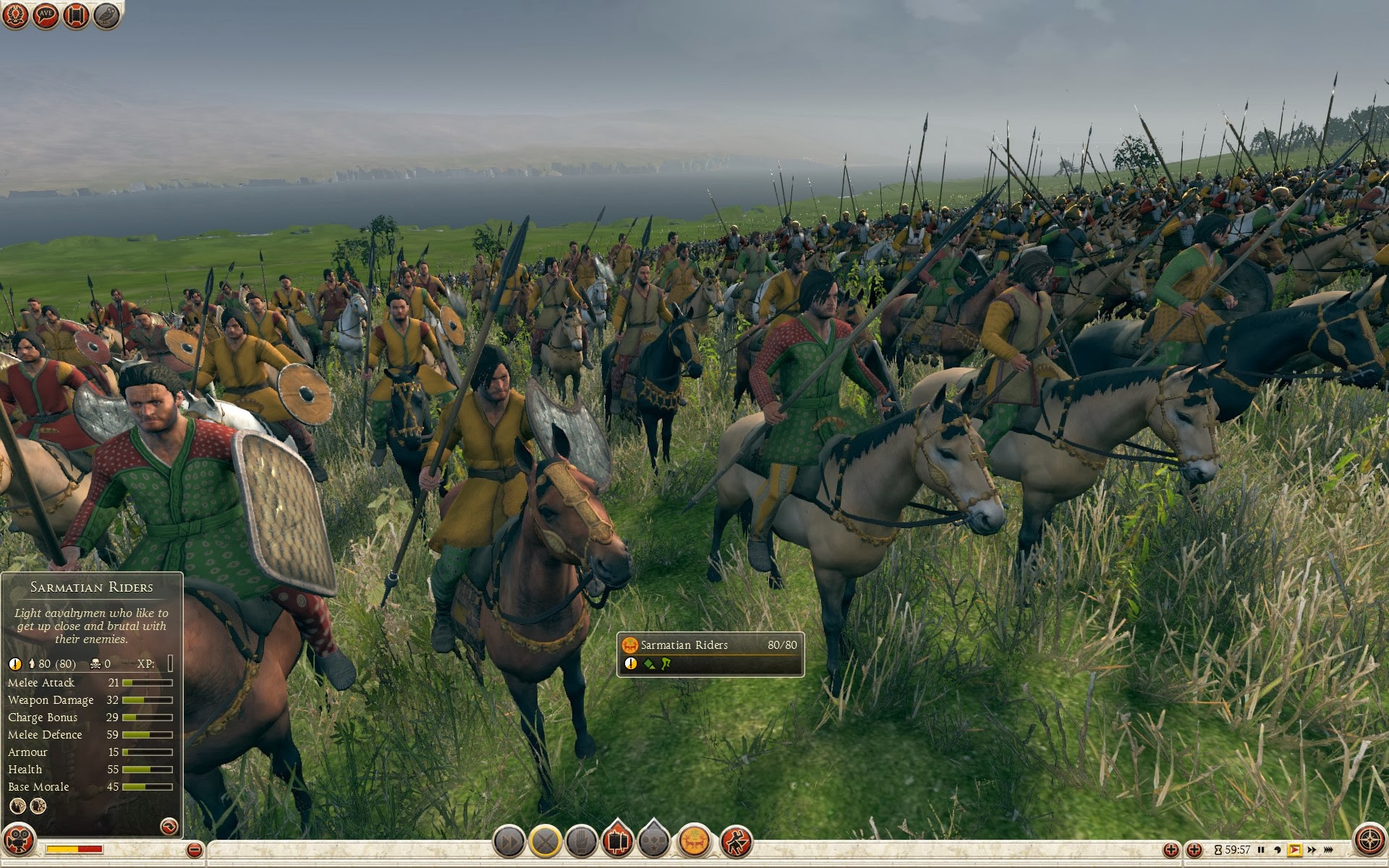
Task: Set battle to normal play speed
Action: (x=1295, y=850)
